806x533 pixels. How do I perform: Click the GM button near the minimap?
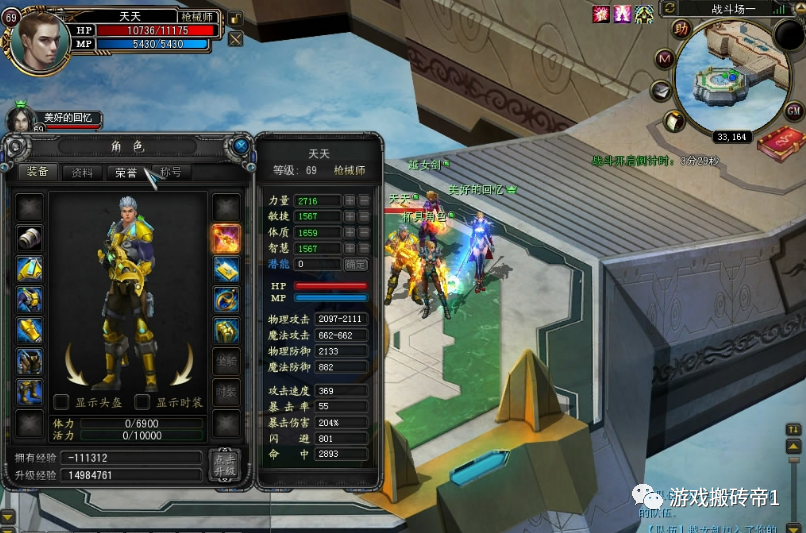tap(794, 110)
